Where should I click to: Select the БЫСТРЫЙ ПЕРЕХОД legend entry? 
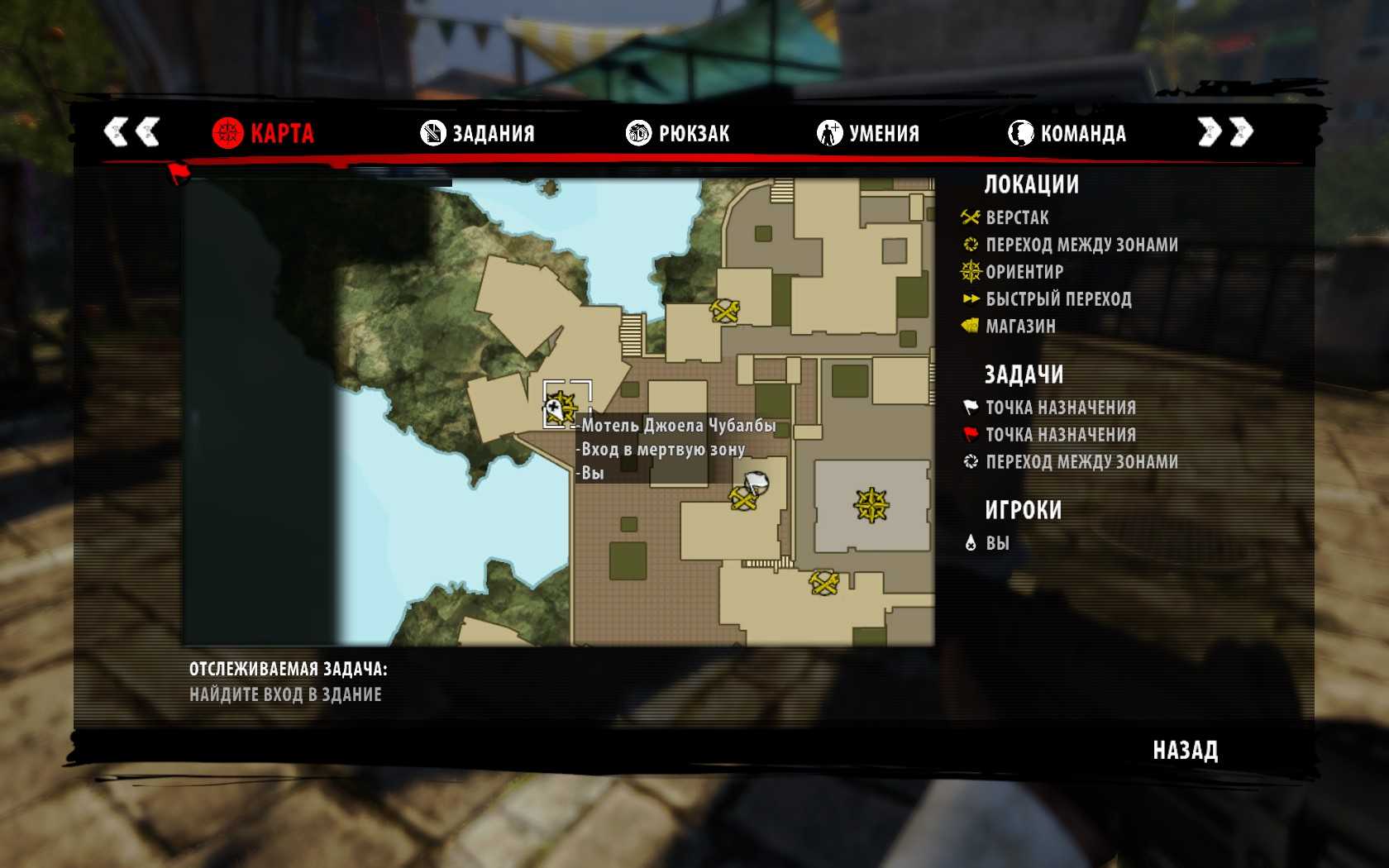pyautogui.click(x=1057, y=299)
